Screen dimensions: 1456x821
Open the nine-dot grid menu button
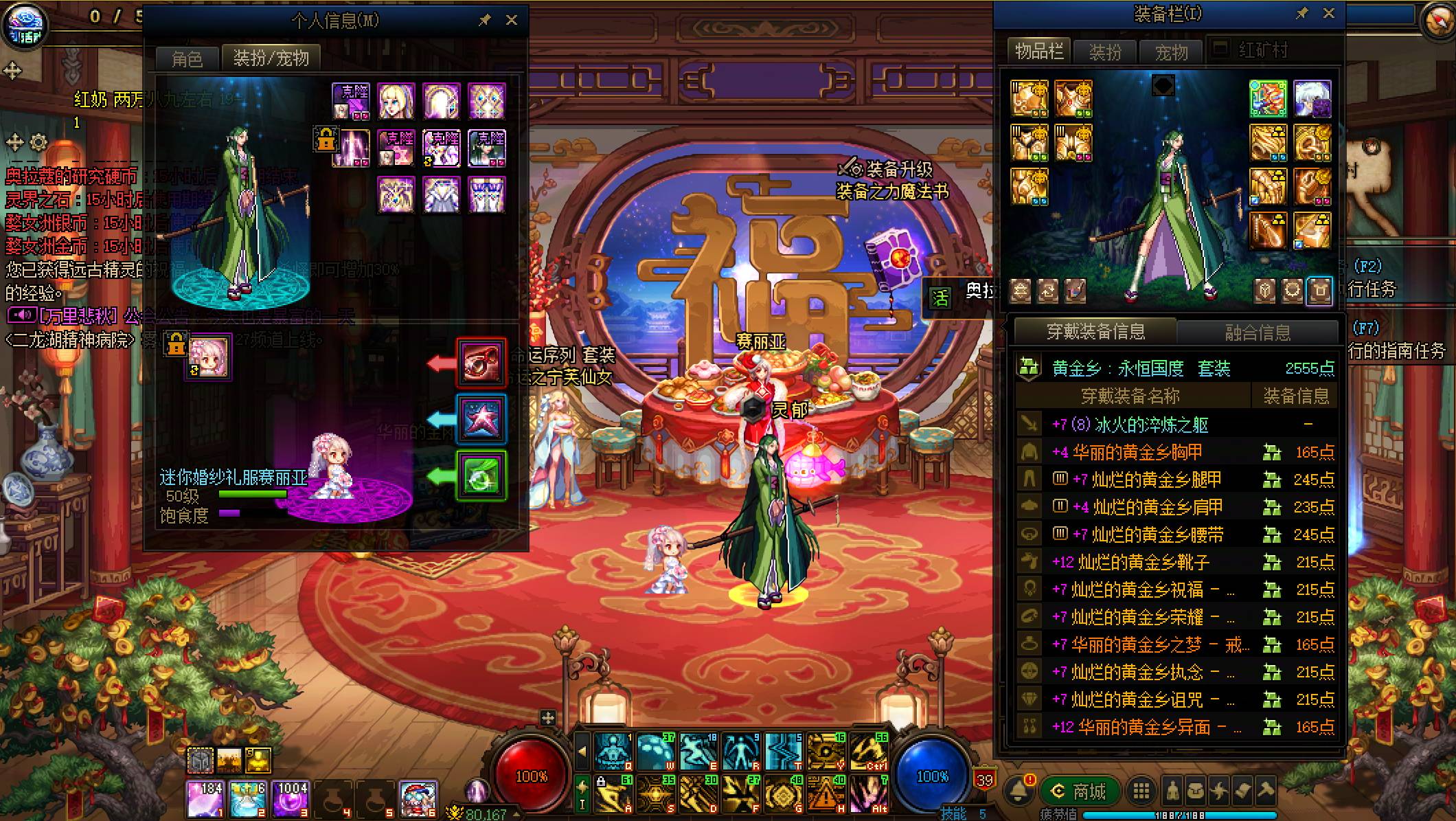coord(1141,791)
